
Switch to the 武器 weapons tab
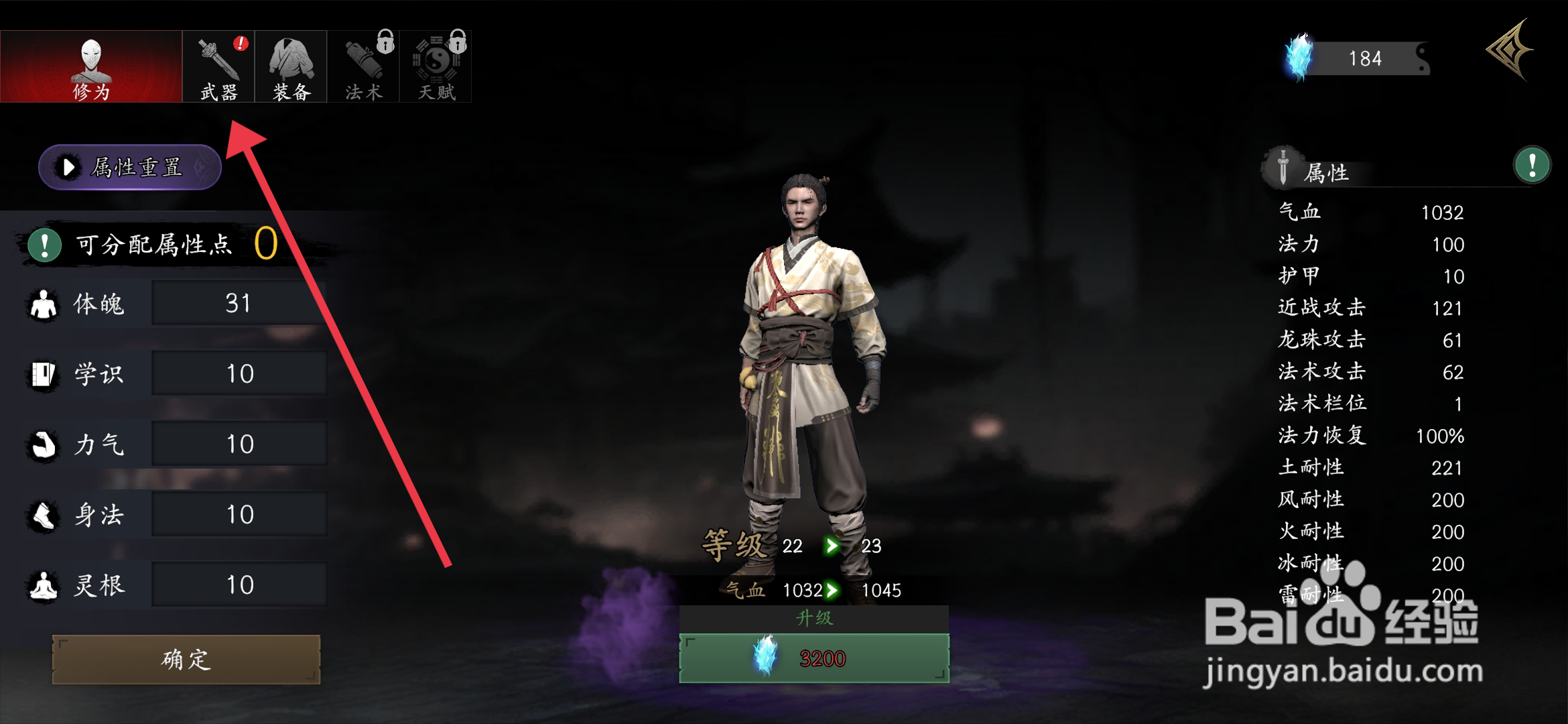[x=218, y=66]
